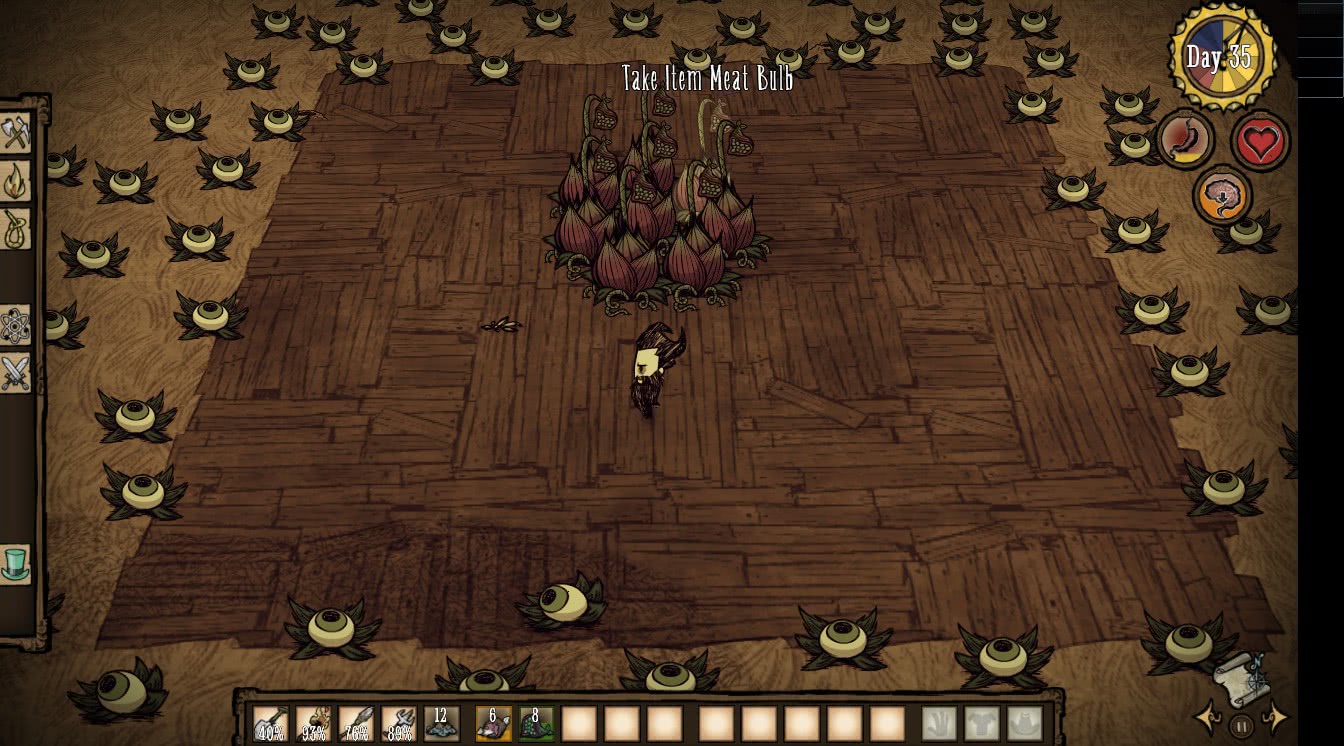This screenshot has width=1344, height=746.
Task: Open the Tools crafting tab
Action: [15, 134]
